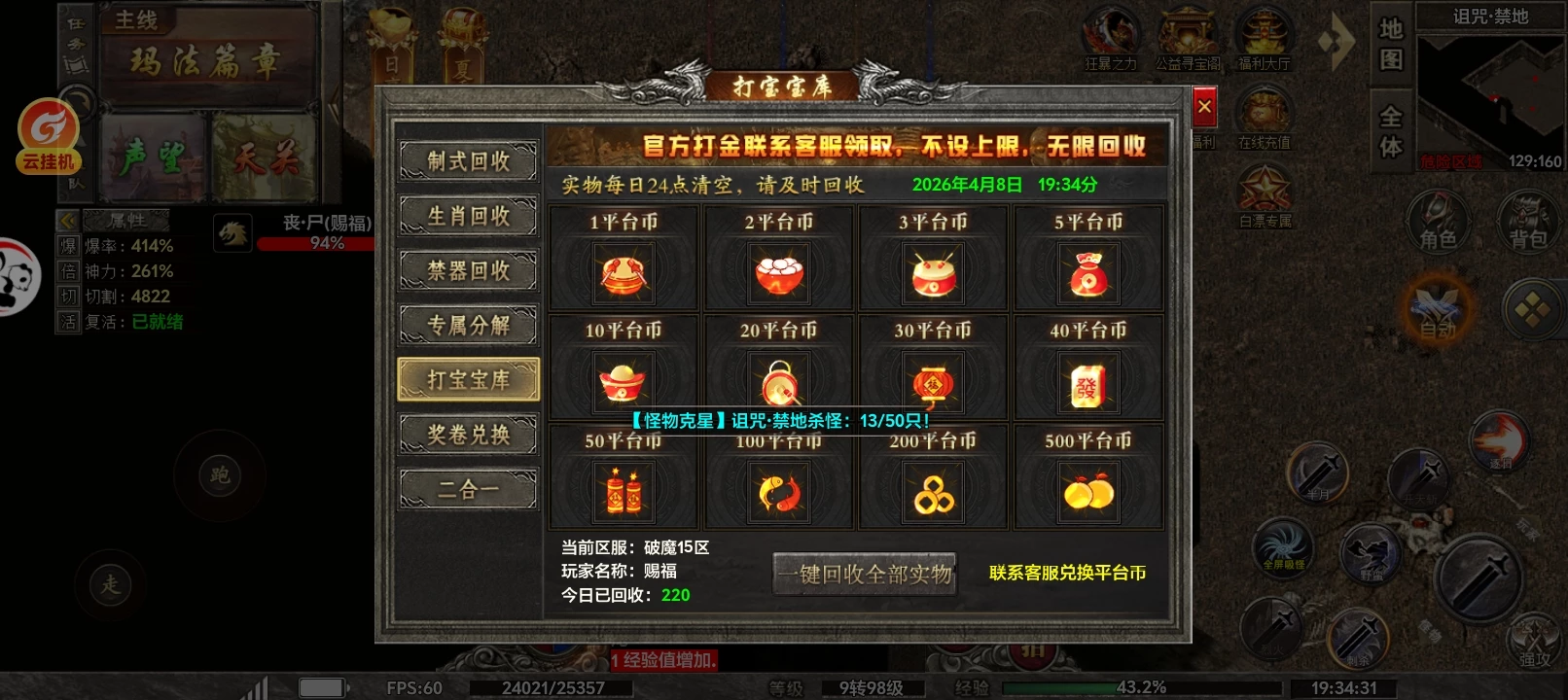Switch to the 奖卷兑换 tab

(x=468, y=434)
